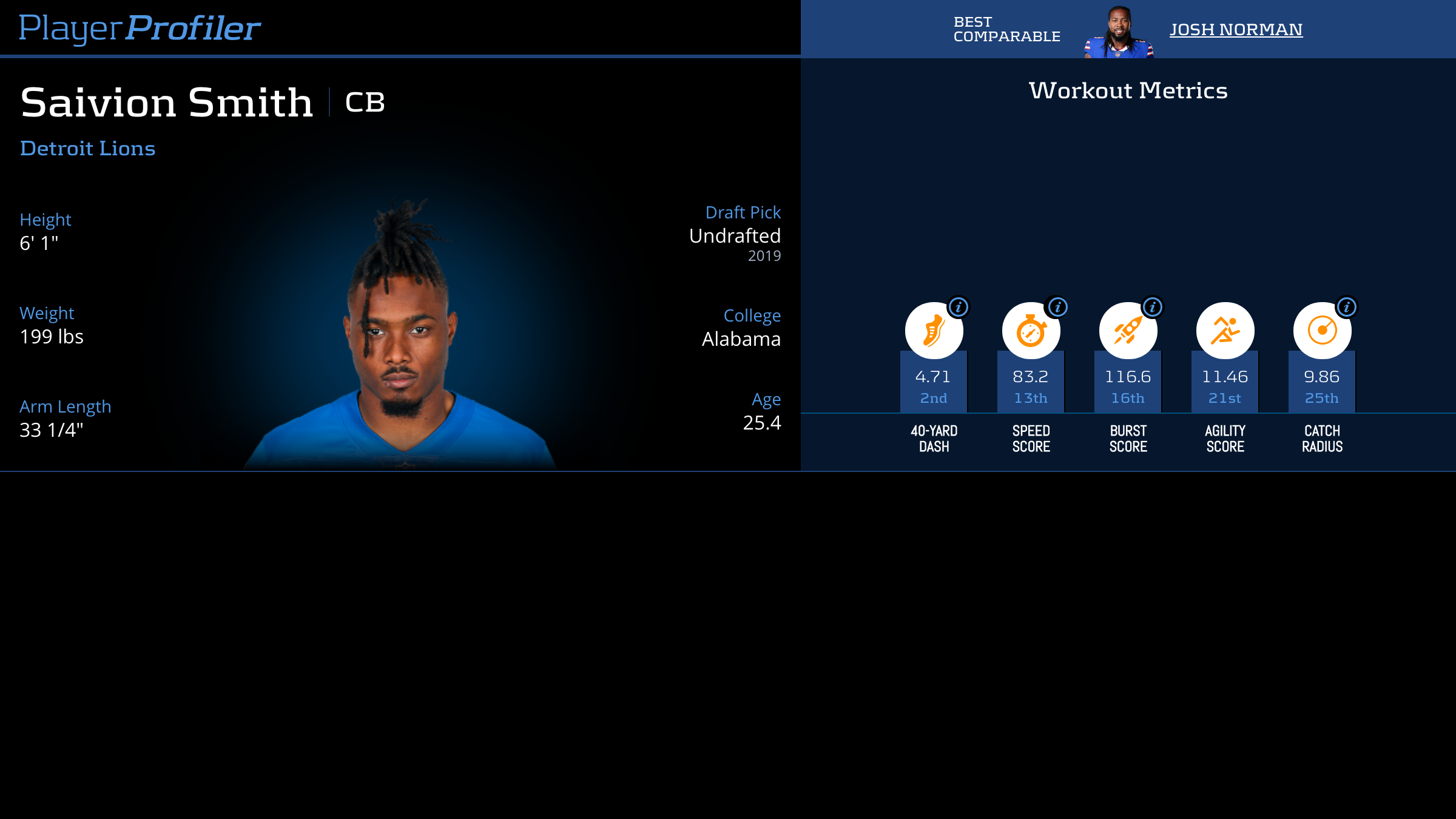Click Josh Norman's player photo thumbnail

(1119, 33)
